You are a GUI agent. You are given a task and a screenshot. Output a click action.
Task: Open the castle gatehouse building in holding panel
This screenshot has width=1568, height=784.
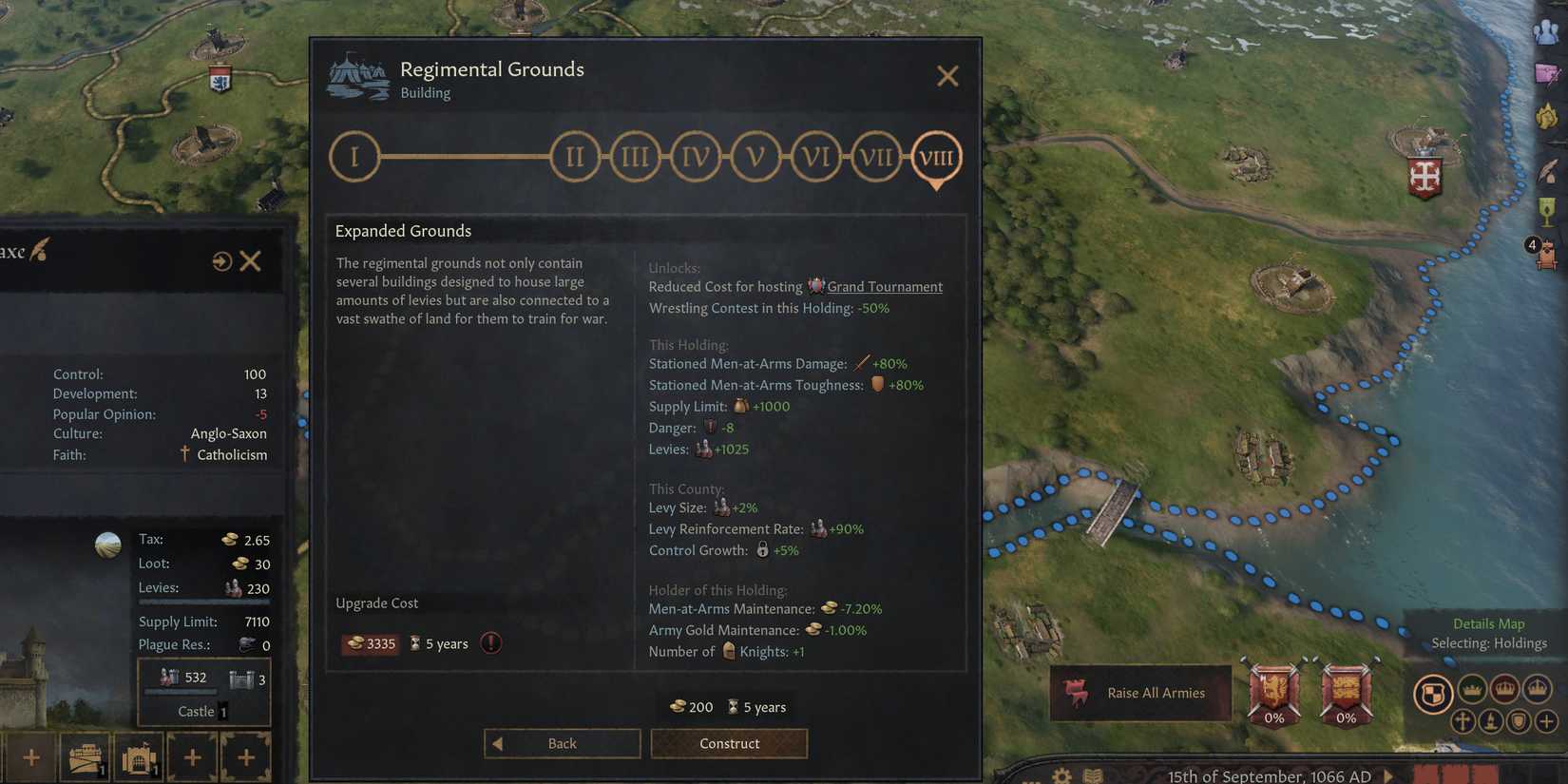click(x=139, y=756)
